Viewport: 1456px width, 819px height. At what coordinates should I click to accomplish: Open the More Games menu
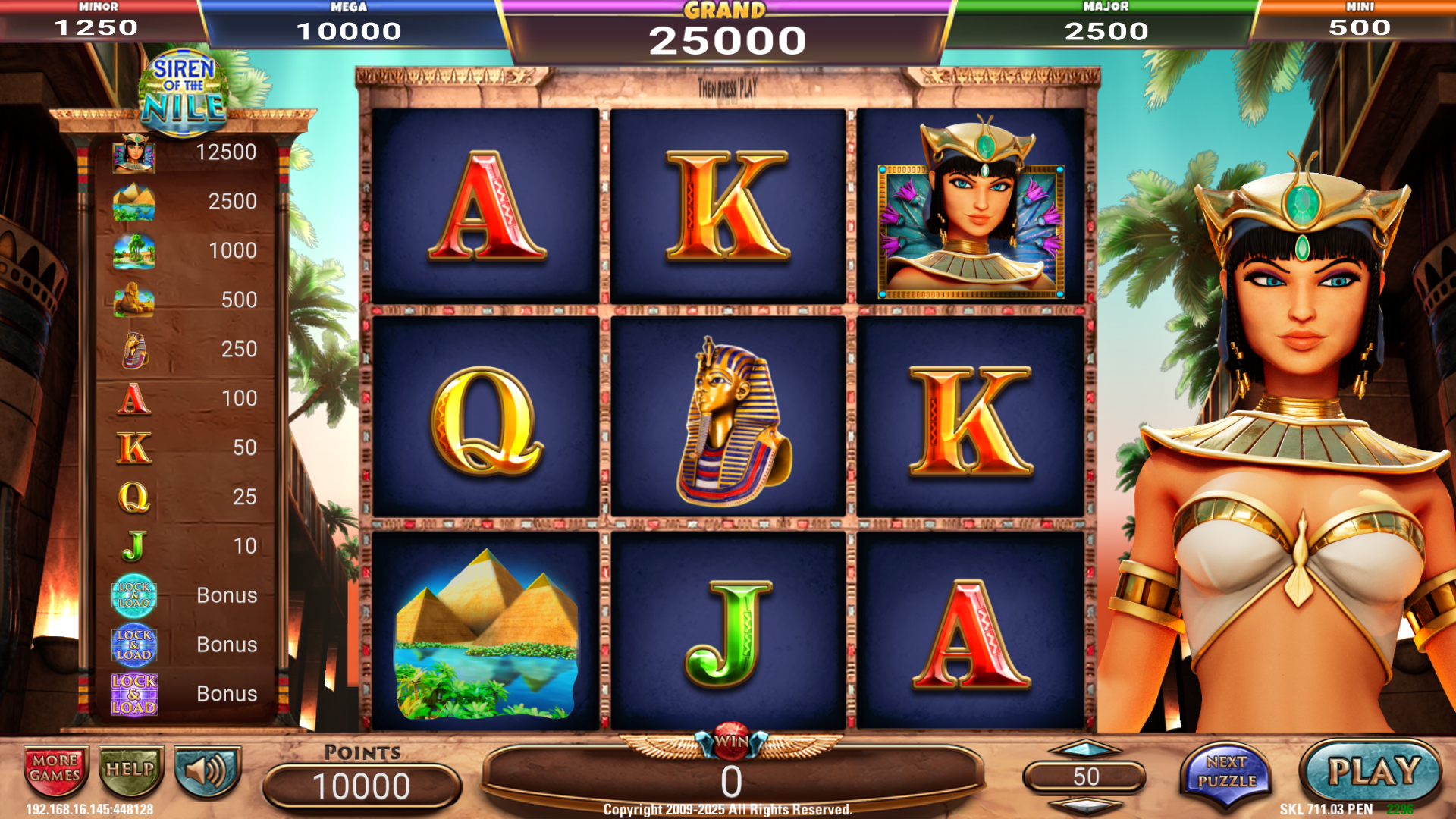click(55, 769)
